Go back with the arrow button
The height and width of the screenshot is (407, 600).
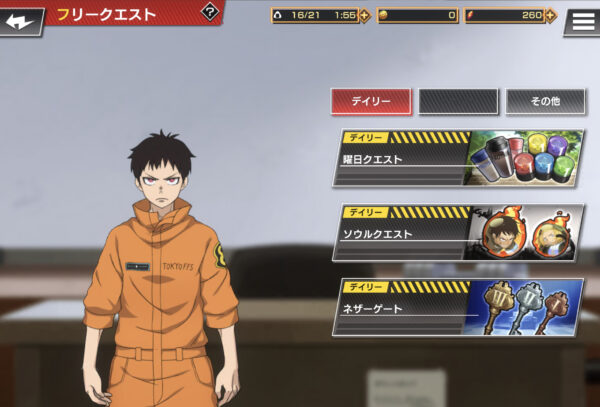(21, 20)
